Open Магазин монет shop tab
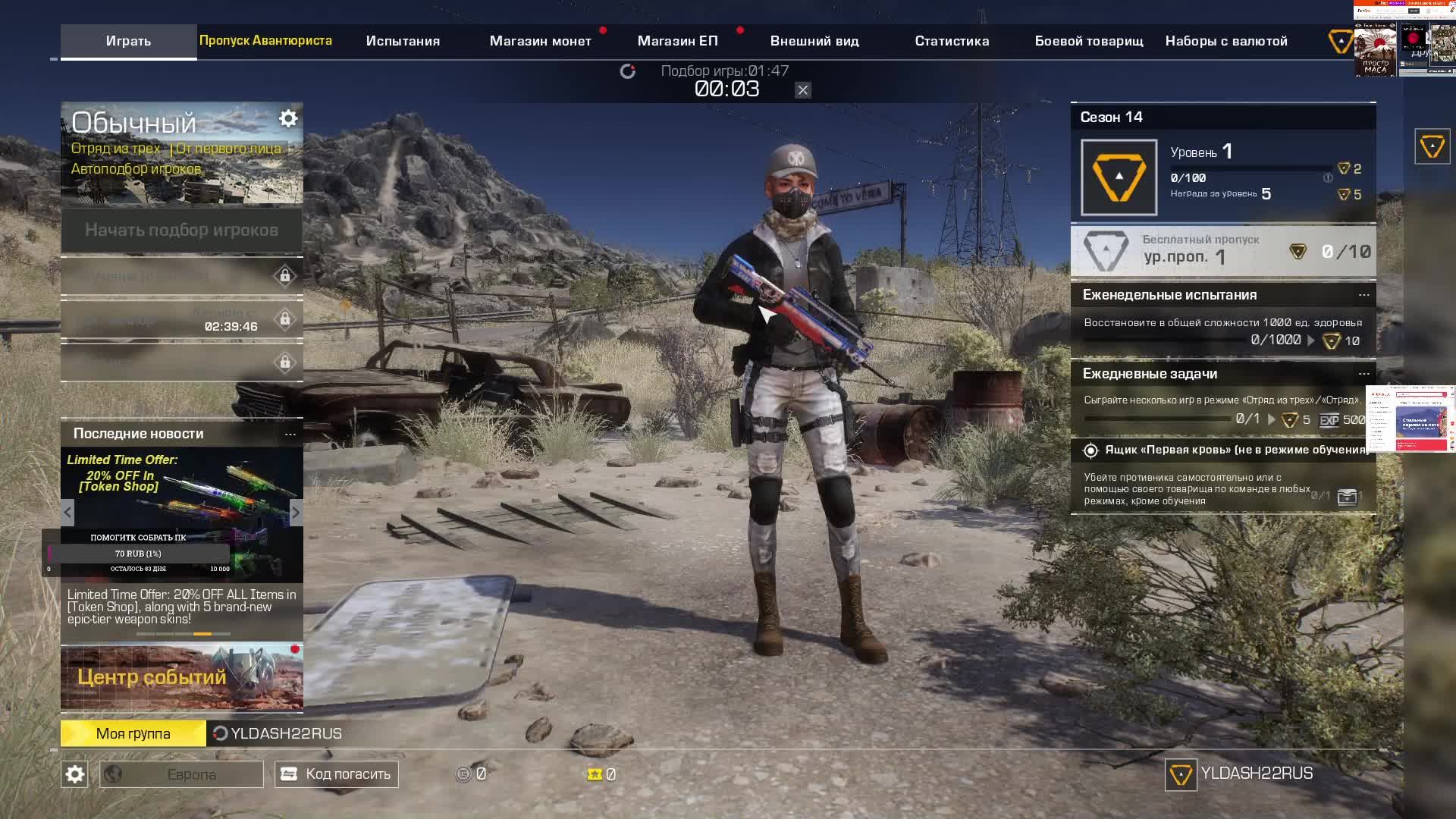1456x819 pixels. point(540,41)
